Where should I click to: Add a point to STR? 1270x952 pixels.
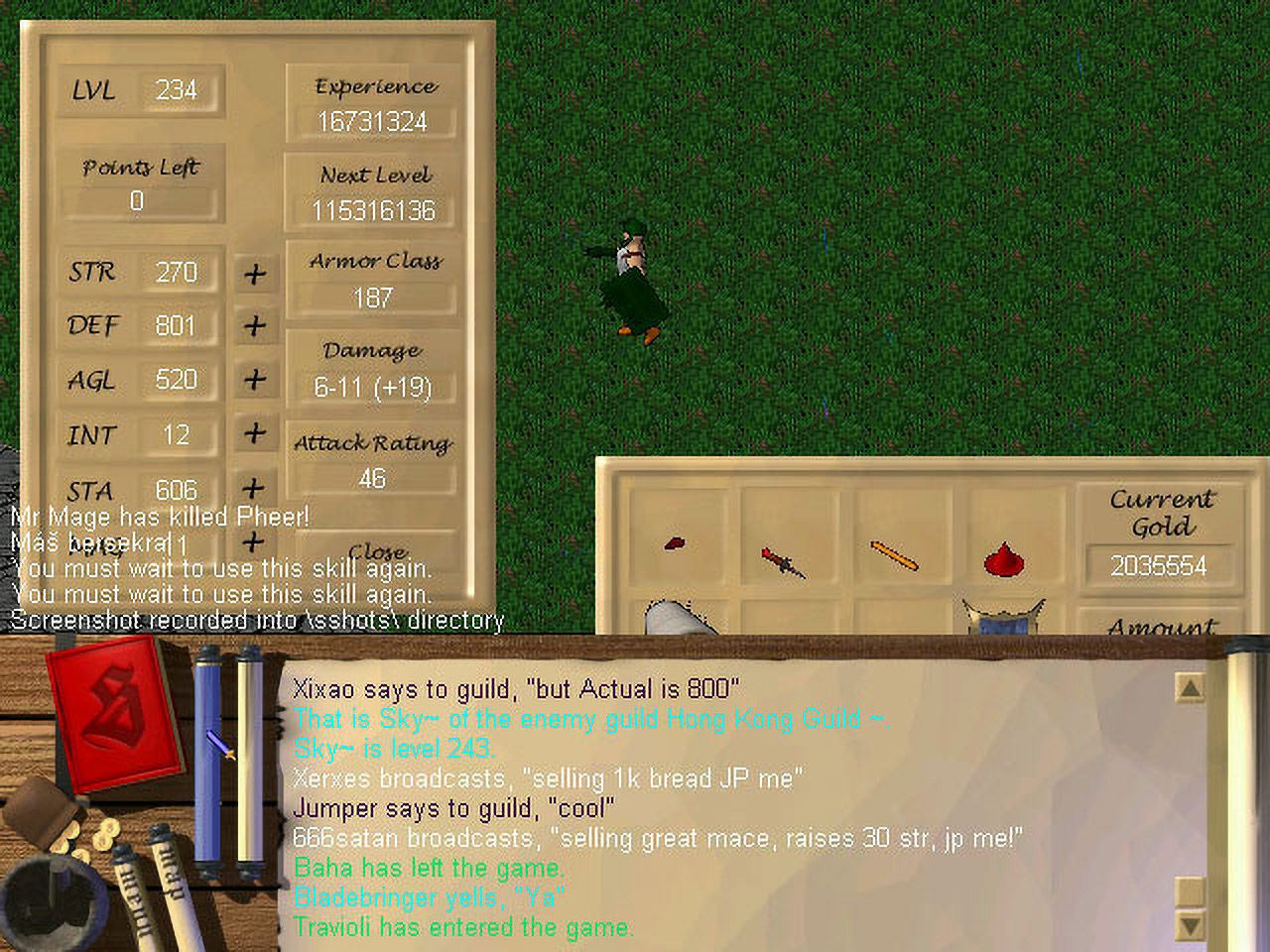pos(255,274)
